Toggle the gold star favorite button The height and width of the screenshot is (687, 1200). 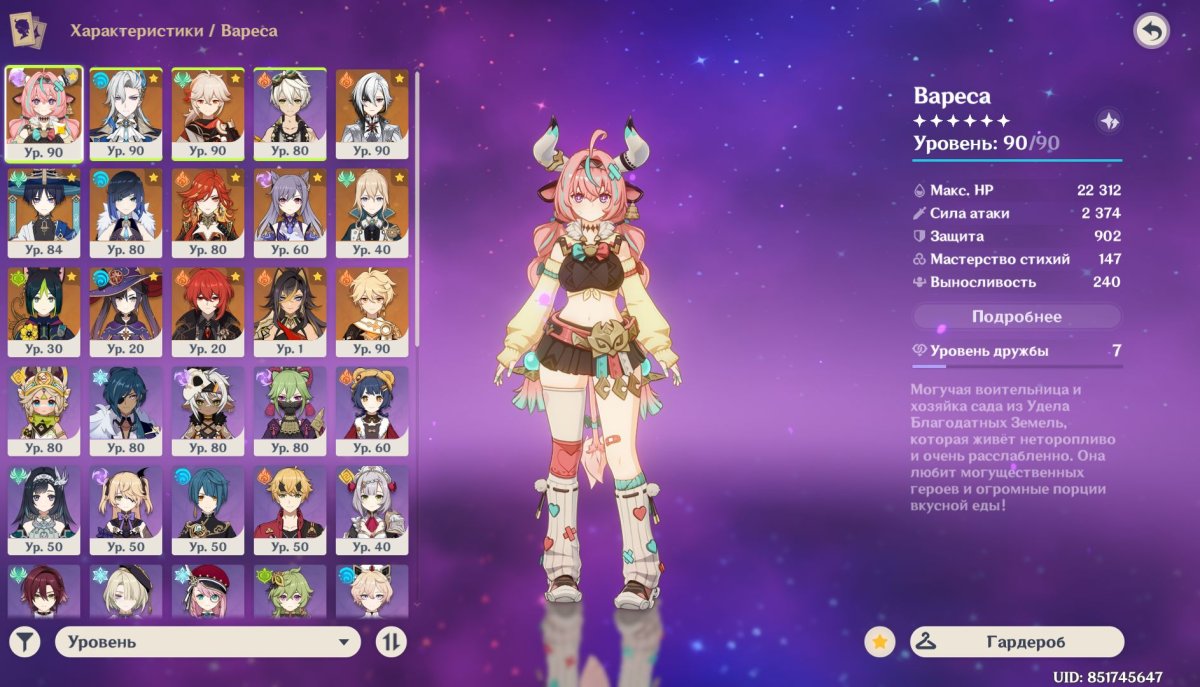[x=879, y=642]
